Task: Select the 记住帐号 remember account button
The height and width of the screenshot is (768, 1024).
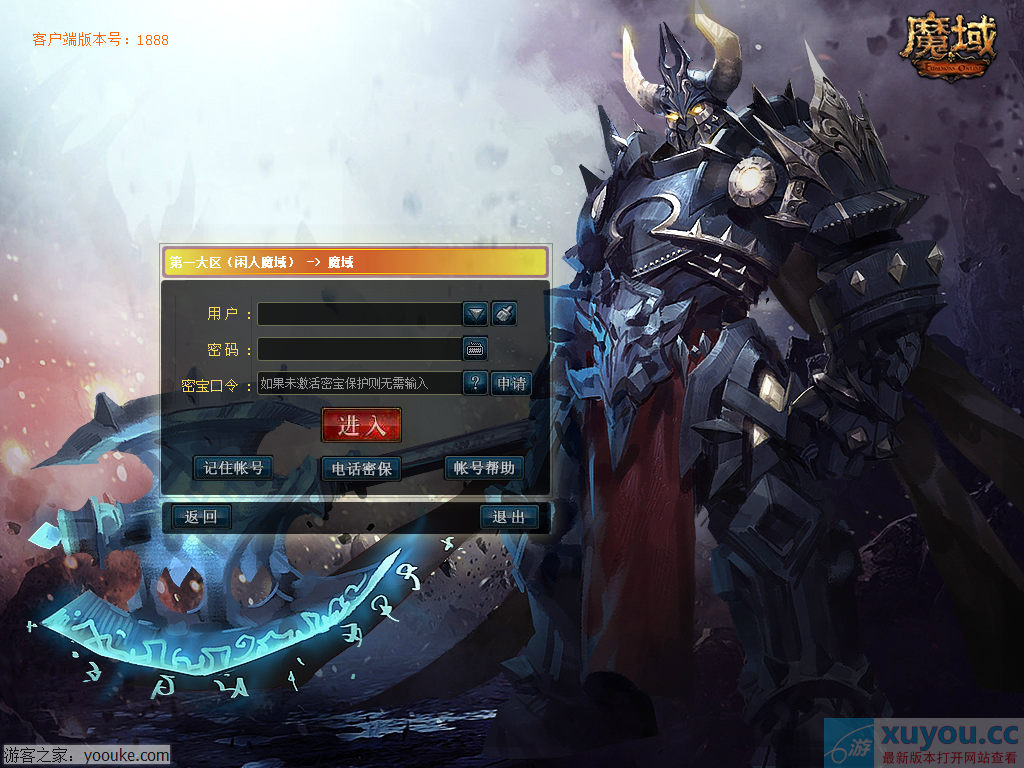Action: point(233,468)
